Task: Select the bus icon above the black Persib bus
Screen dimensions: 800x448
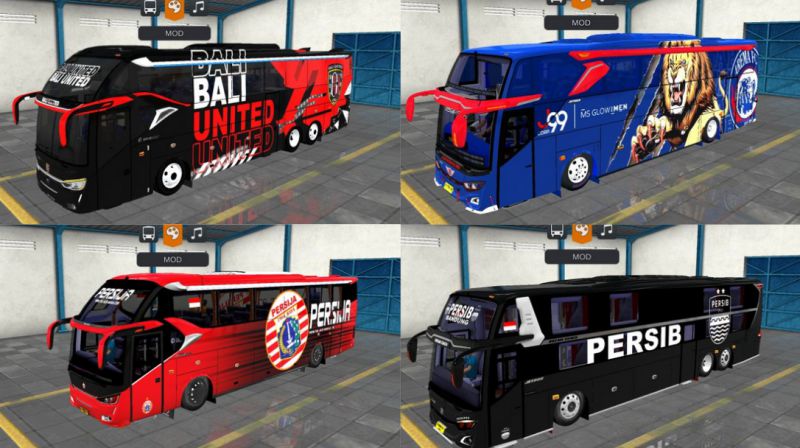Action: tap(558, 232)
